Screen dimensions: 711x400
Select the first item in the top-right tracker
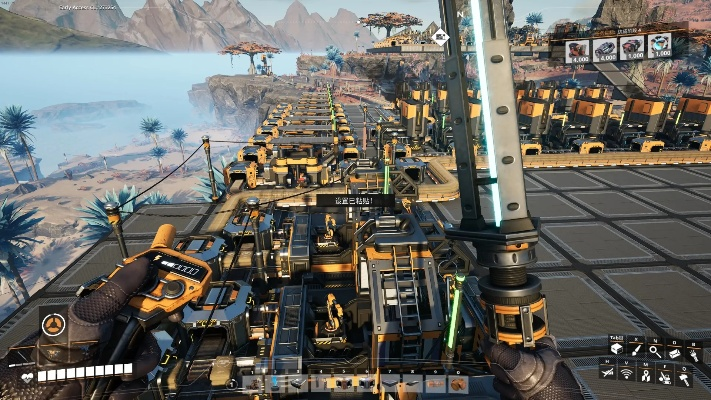(578, 49)
